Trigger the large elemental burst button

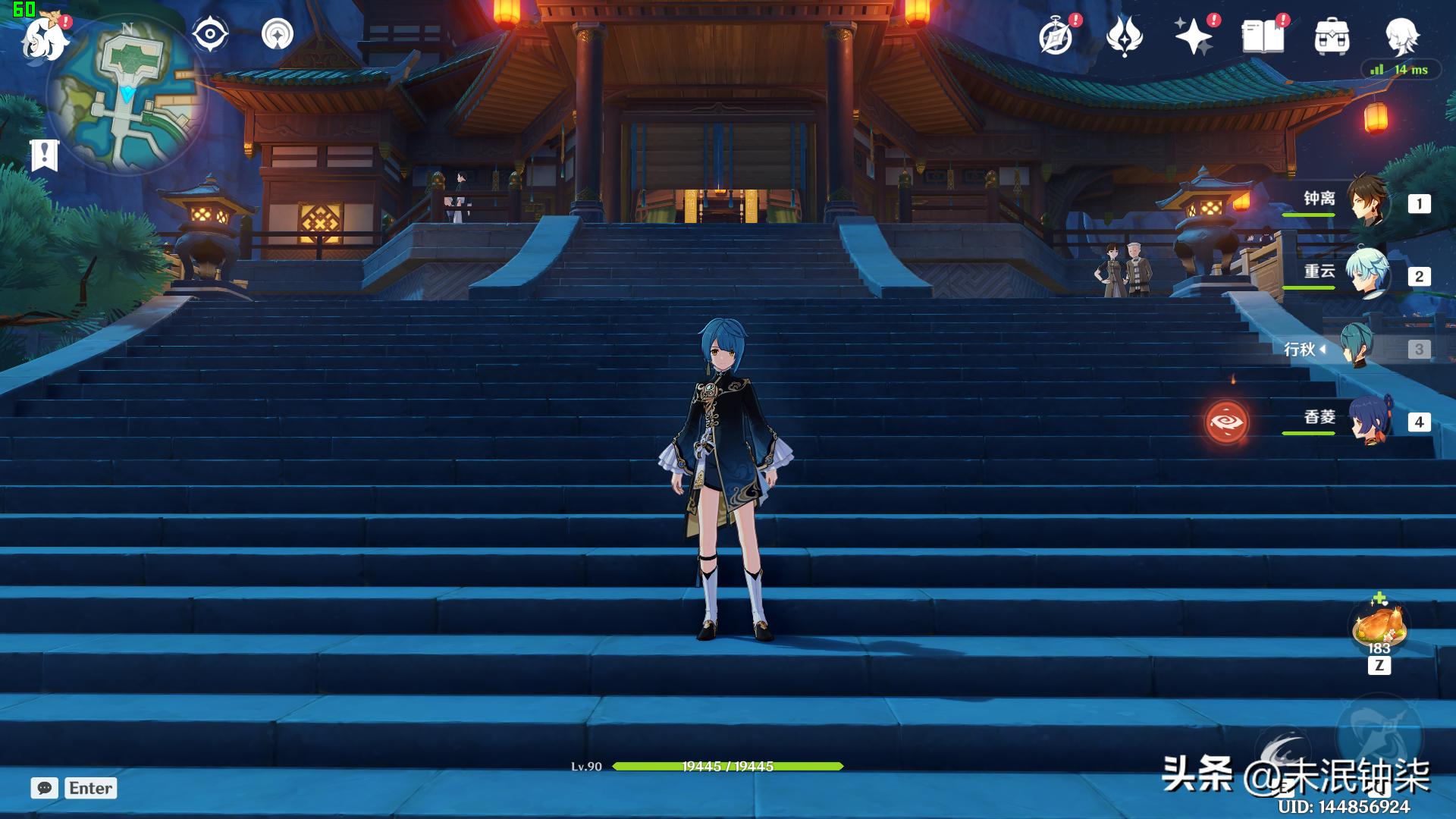[x=1379, y=736]
